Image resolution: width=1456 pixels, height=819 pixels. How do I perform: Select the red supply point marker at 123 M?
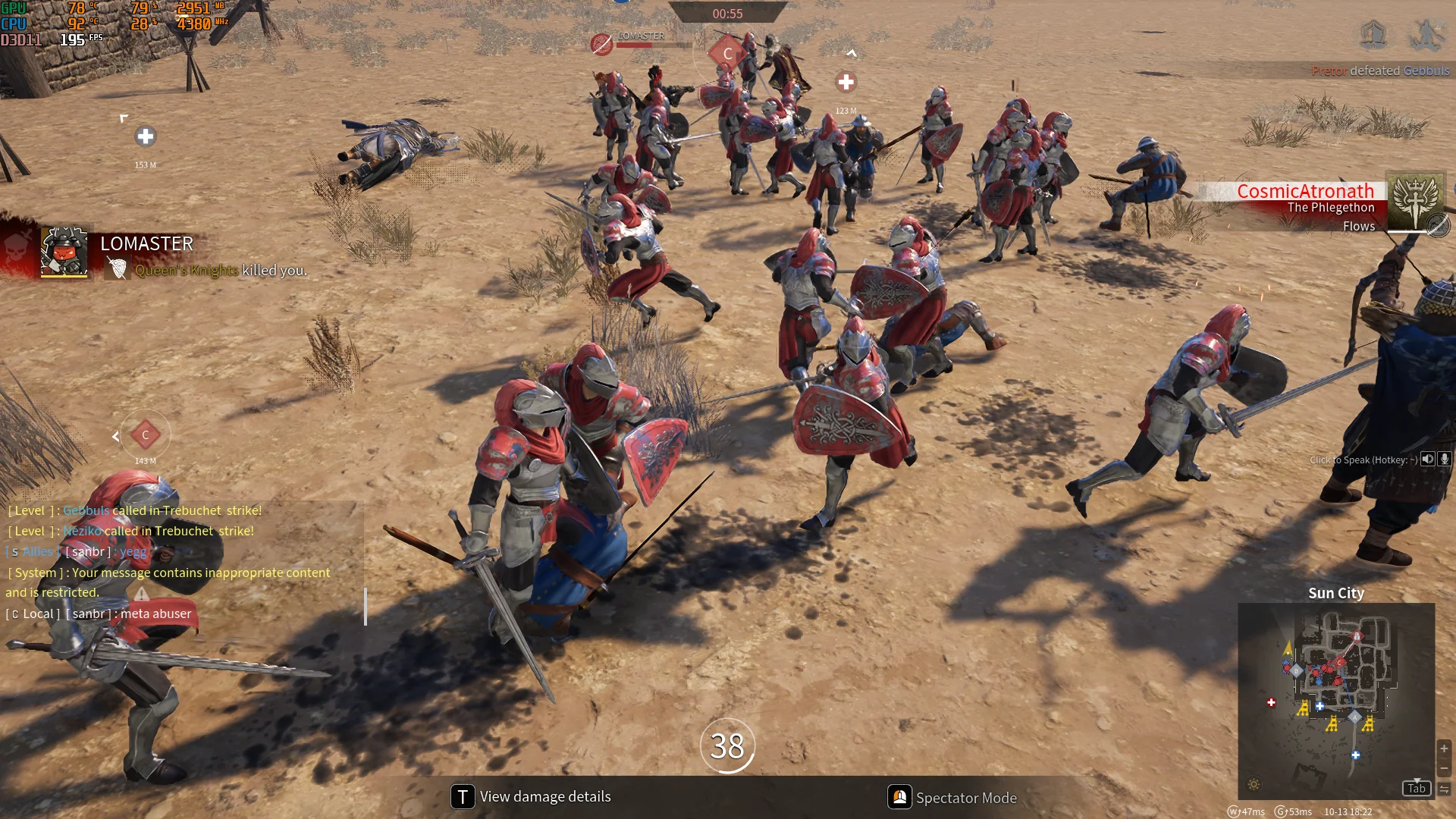pos(846,82)
